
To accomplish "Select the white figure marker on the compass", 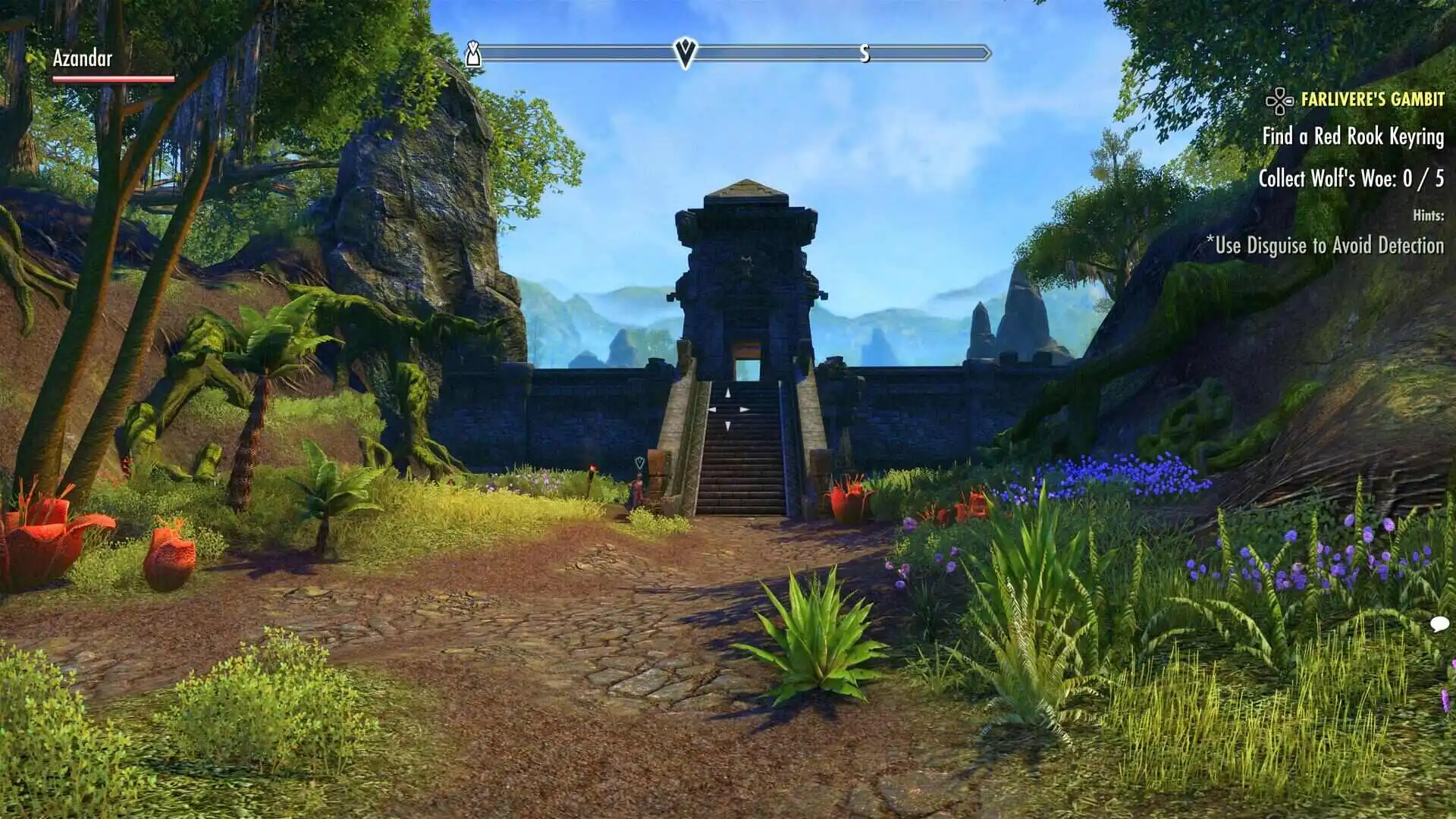I will pyautogui.click(x=473, y=54).
